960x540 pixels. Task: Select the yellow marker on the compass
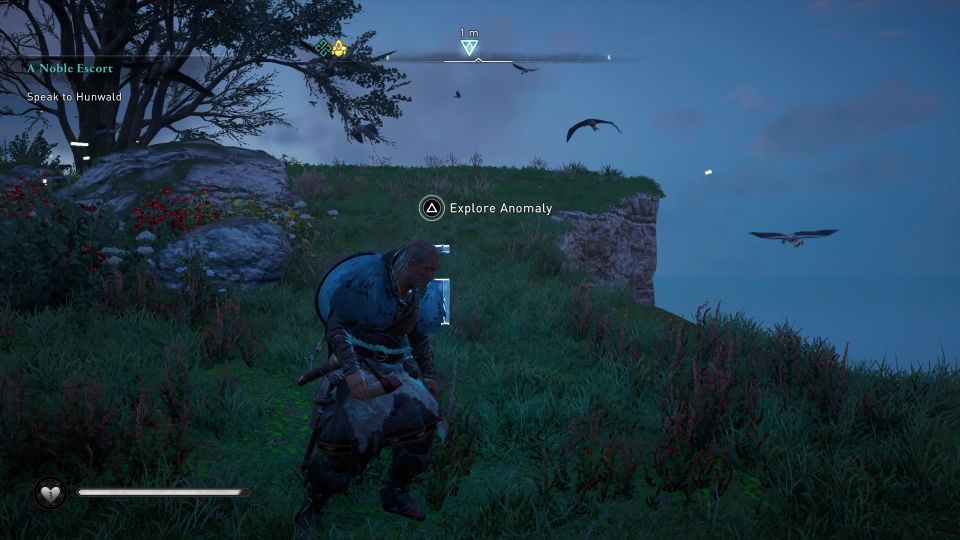[339, 47]
